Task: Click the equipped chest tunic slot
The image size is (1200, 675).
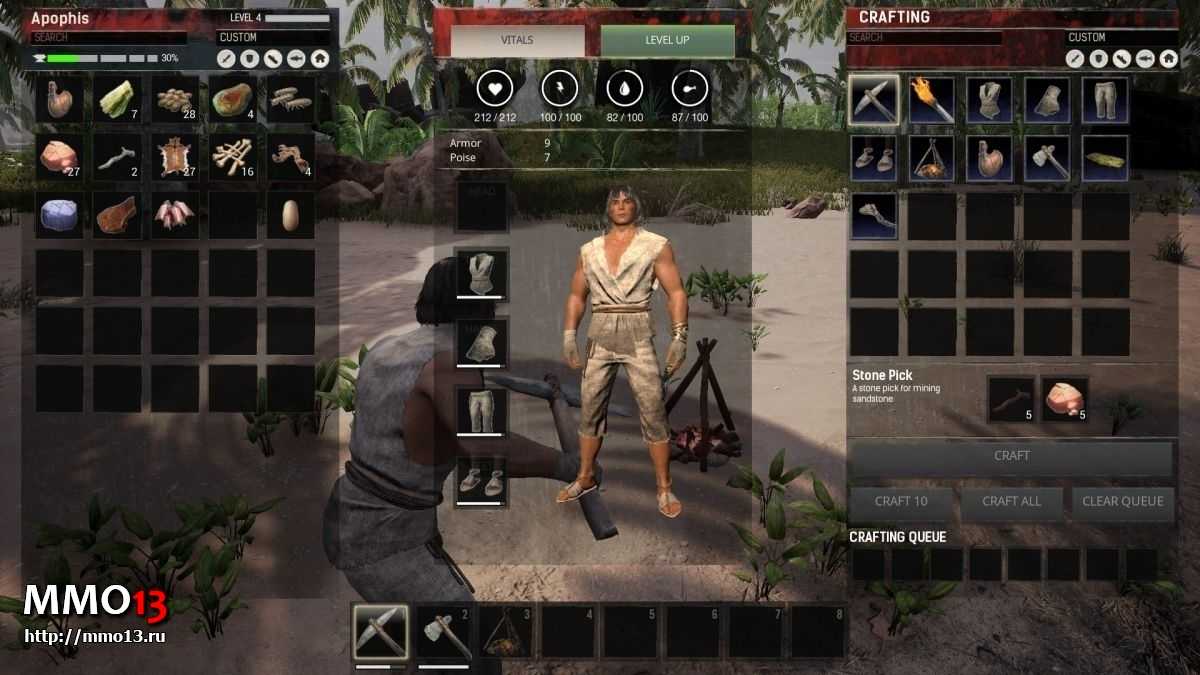Action: pyautogui.click(x=481, y=273)
